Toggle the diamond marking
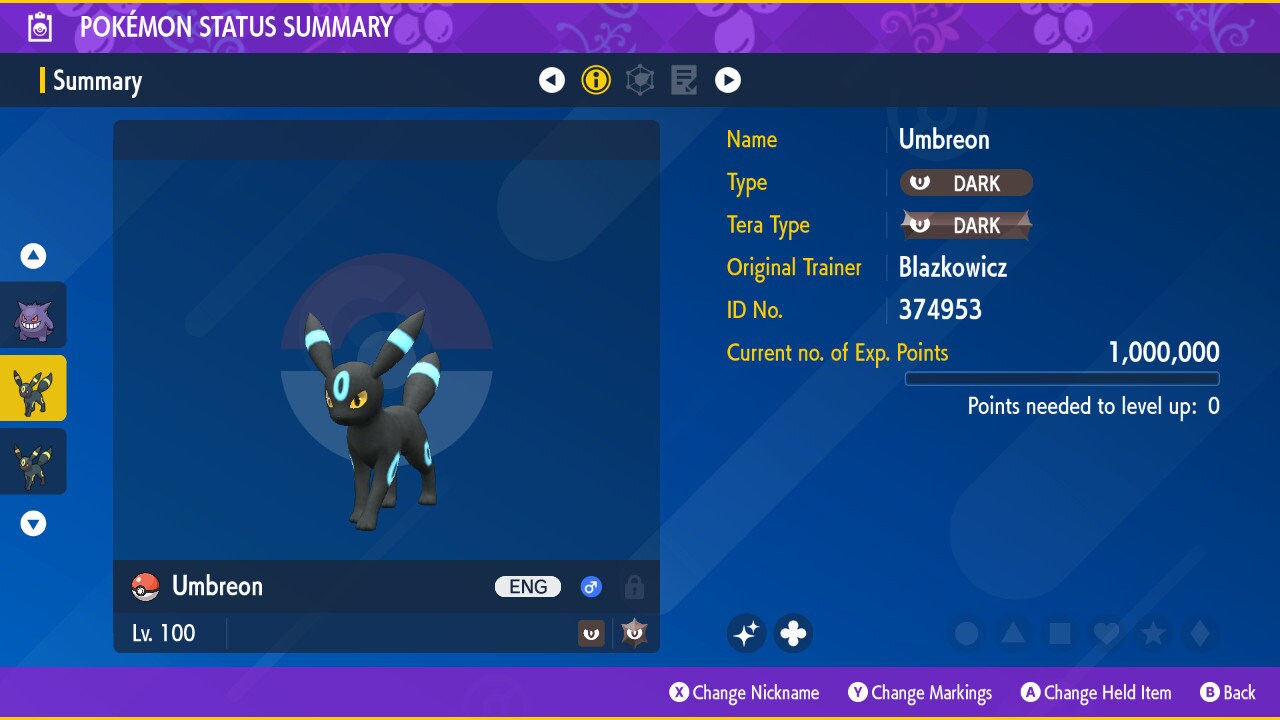Image resolution: width=1280 pixels, height=720 pixels. click(1199, 633)
